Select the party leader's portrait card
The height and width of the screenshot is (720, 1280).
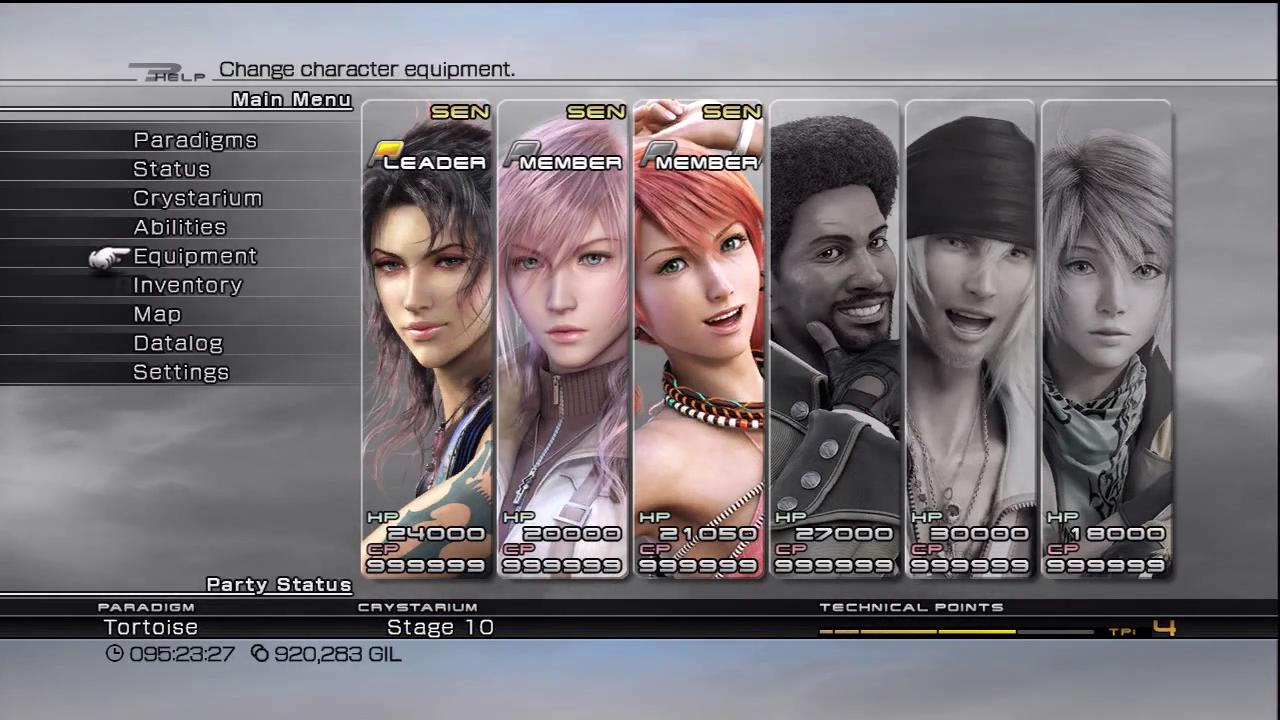coord(427,340)
